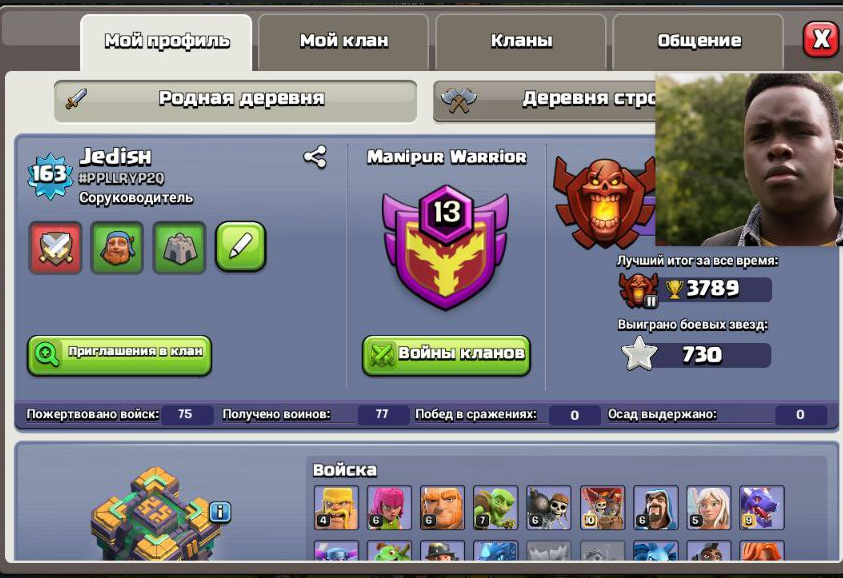Click the blue info button near town hall

[220, 512]
